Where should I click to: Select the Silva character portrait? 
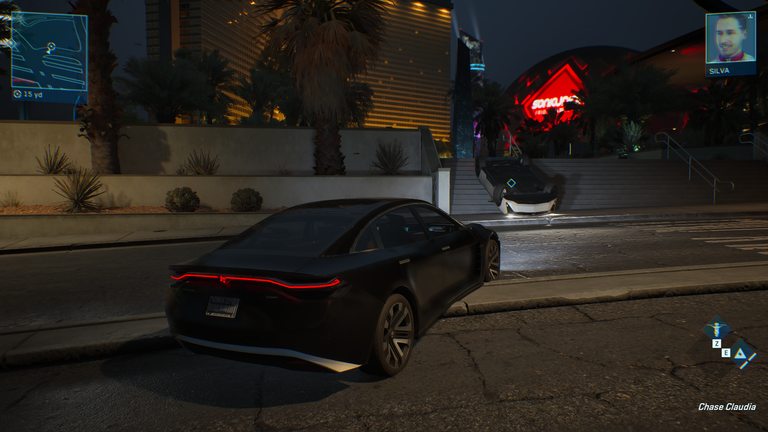click(x=730, y=38)
